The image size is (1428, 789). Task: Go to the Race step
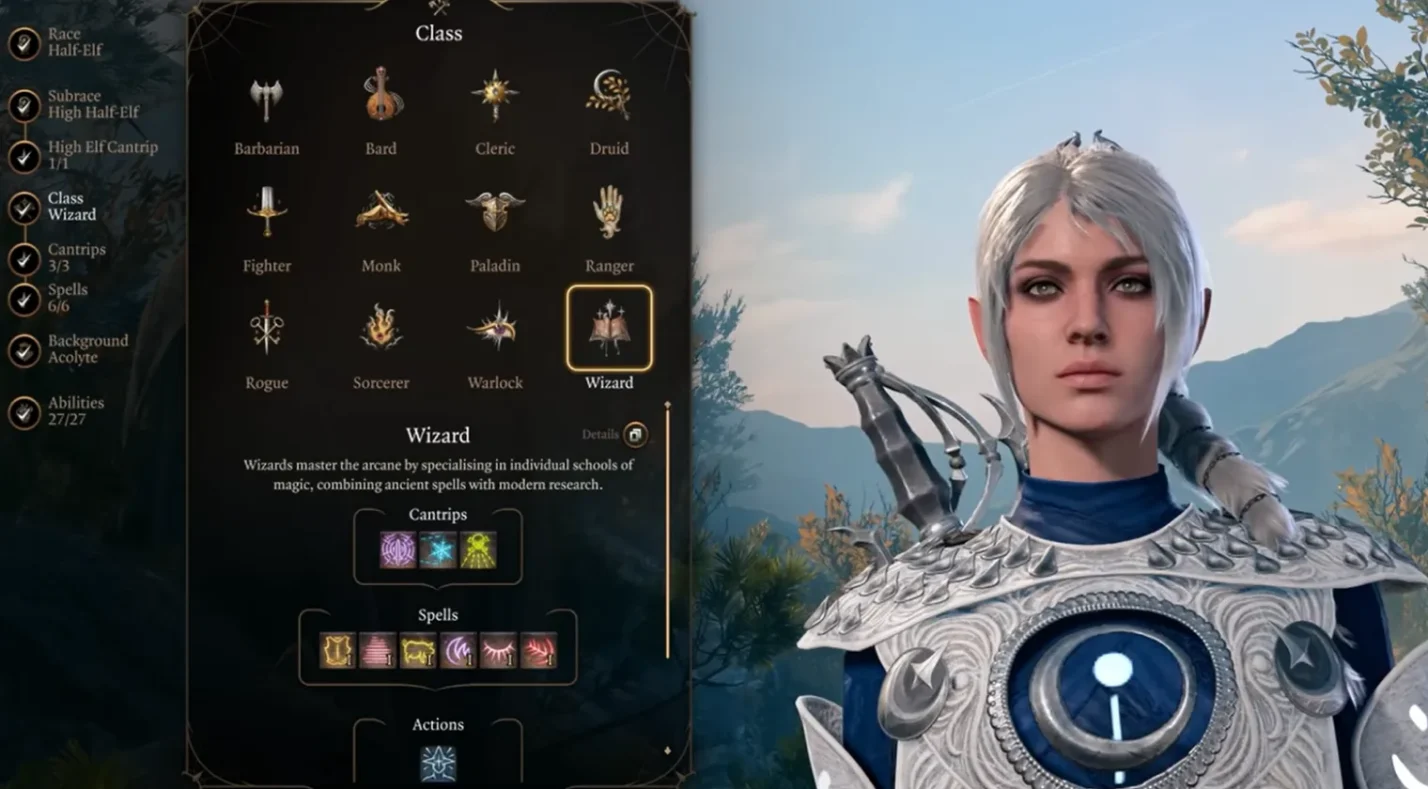click(x=25, y=43)
